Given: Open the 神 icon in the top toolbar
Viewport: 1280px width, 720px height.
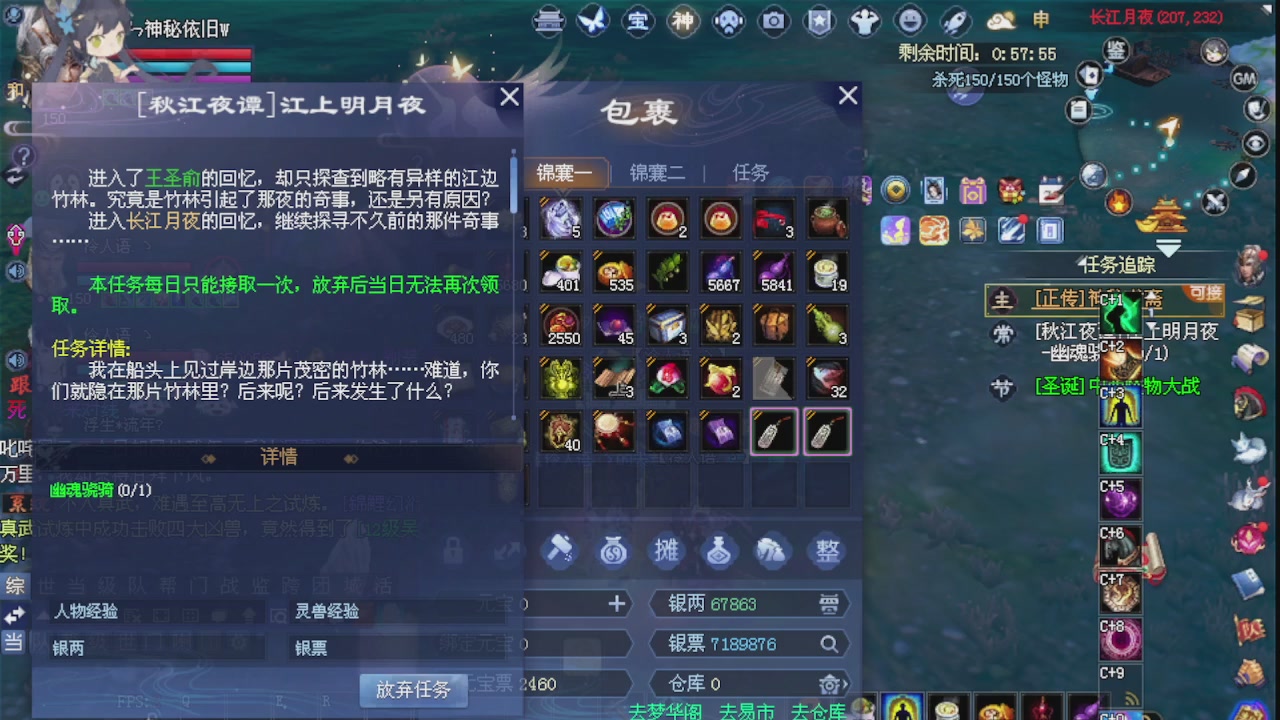Looking at the screenshot, I should [x=683, y=21].
